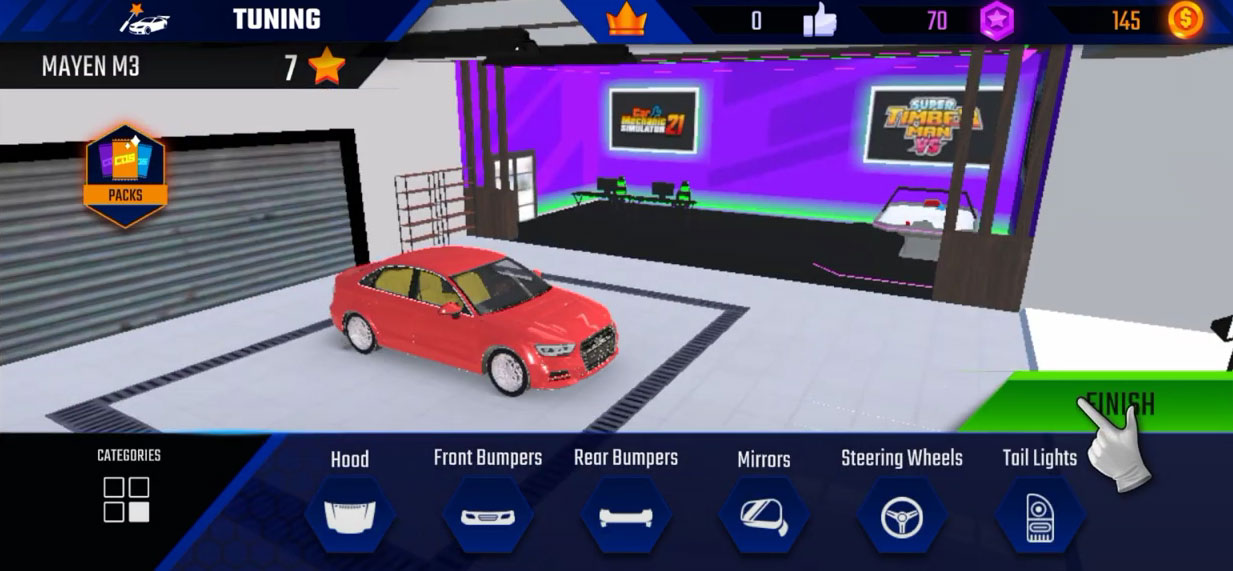Select the Mirrors tuning category
This screenshot has height=571, width=1233.
(764, 515)
